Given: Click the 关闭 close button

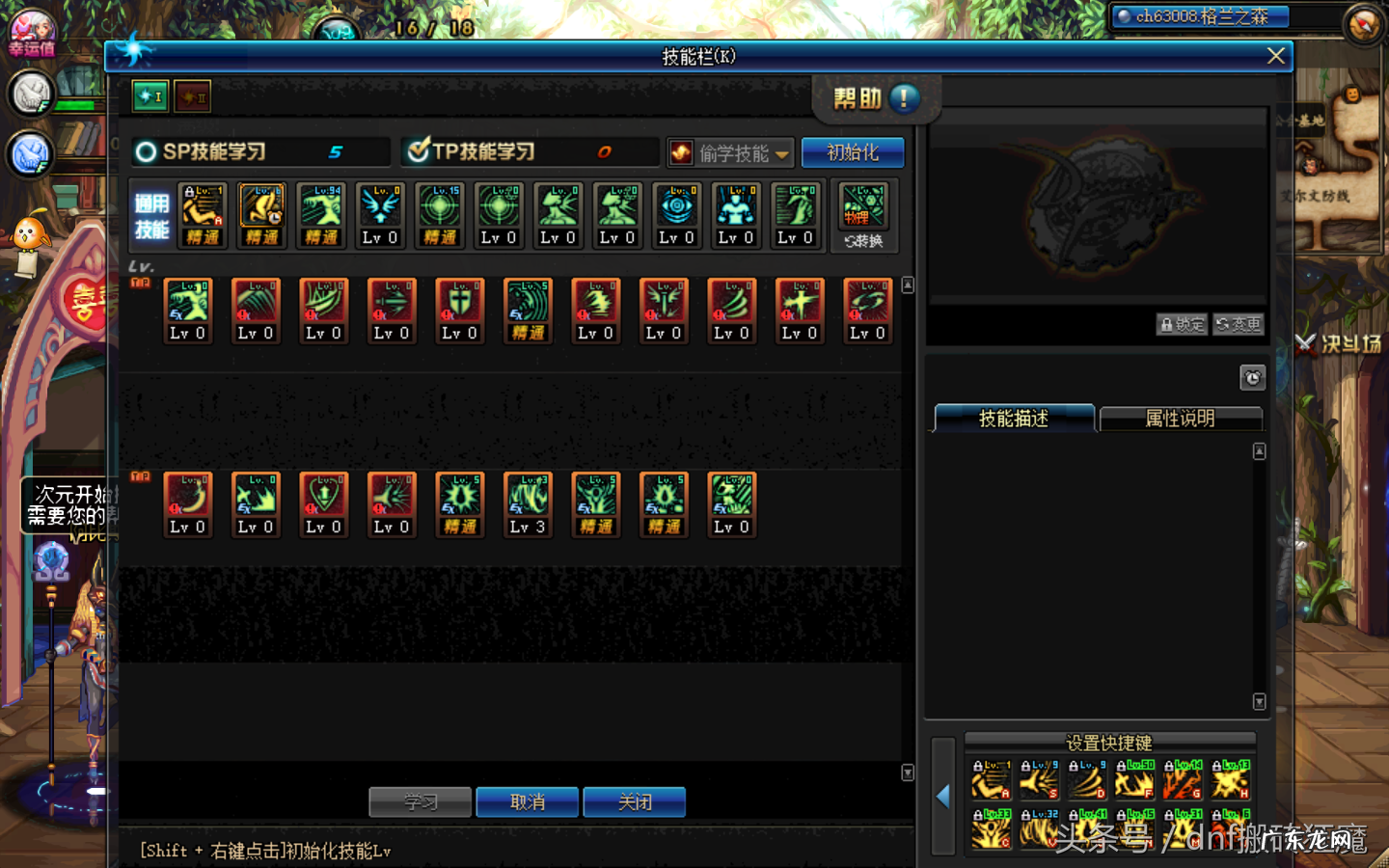Looking at the screenshot, I should tap(635, 801).
